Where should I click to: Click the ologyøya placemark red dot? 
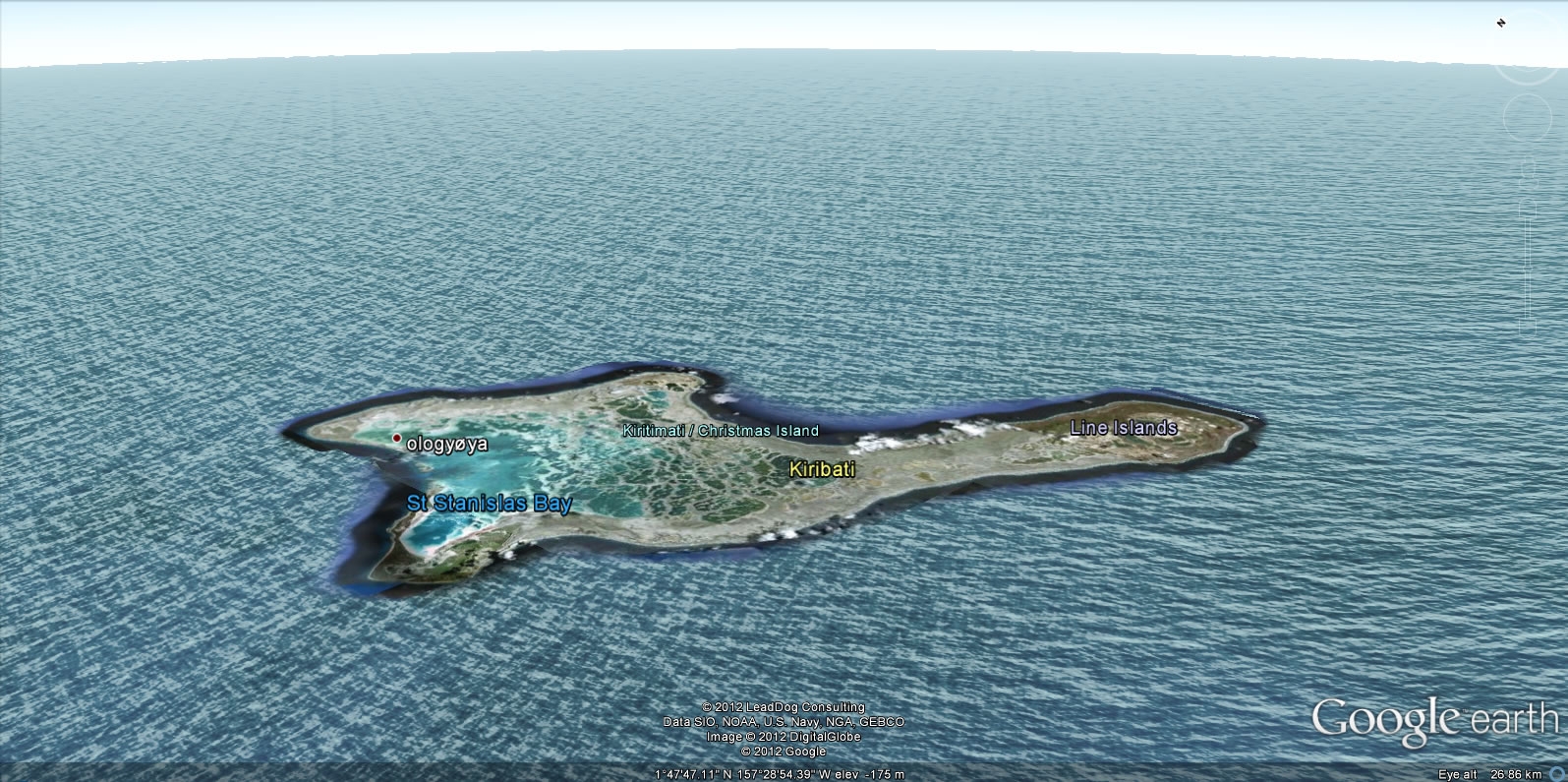click(x=397, y=439)
